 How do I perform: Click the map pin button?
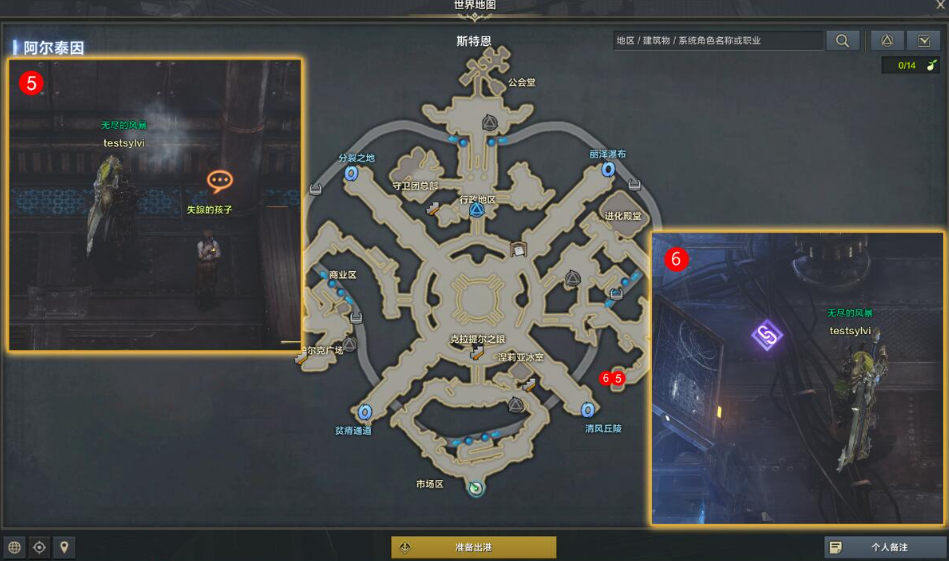pos(65,547)
